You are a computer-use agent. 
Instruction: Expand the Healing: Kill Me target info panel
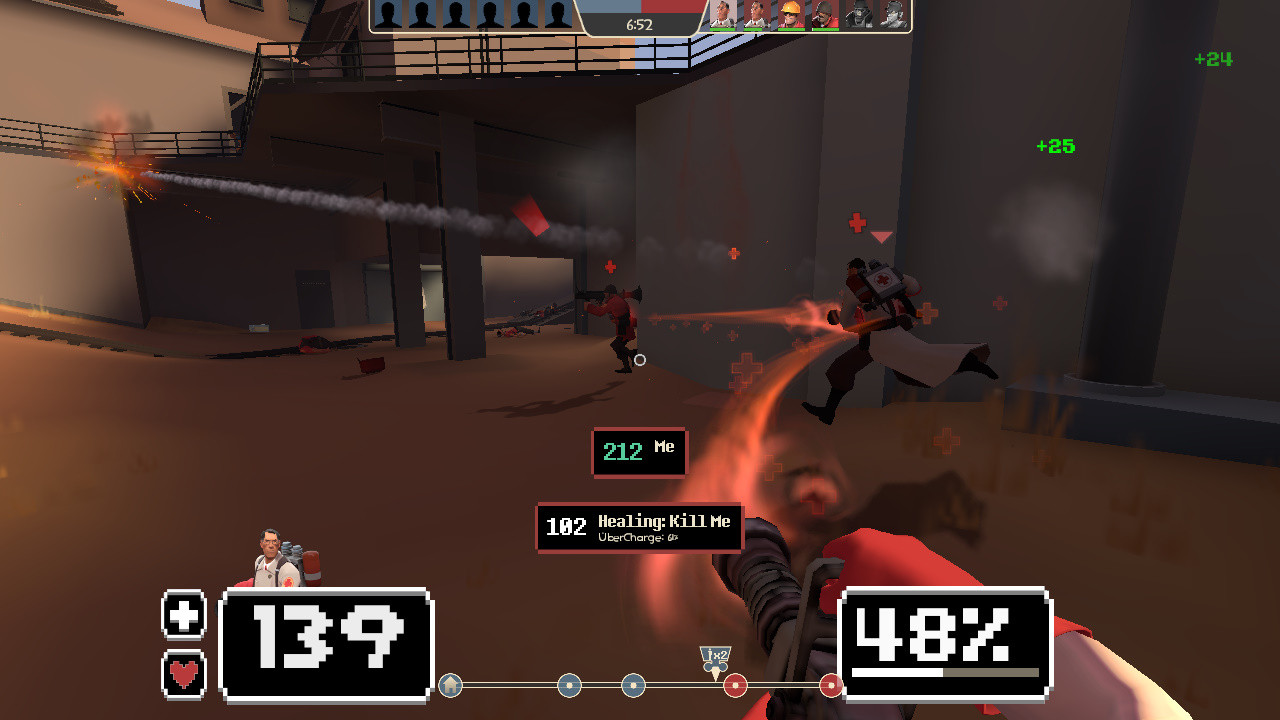click(640, 527)
